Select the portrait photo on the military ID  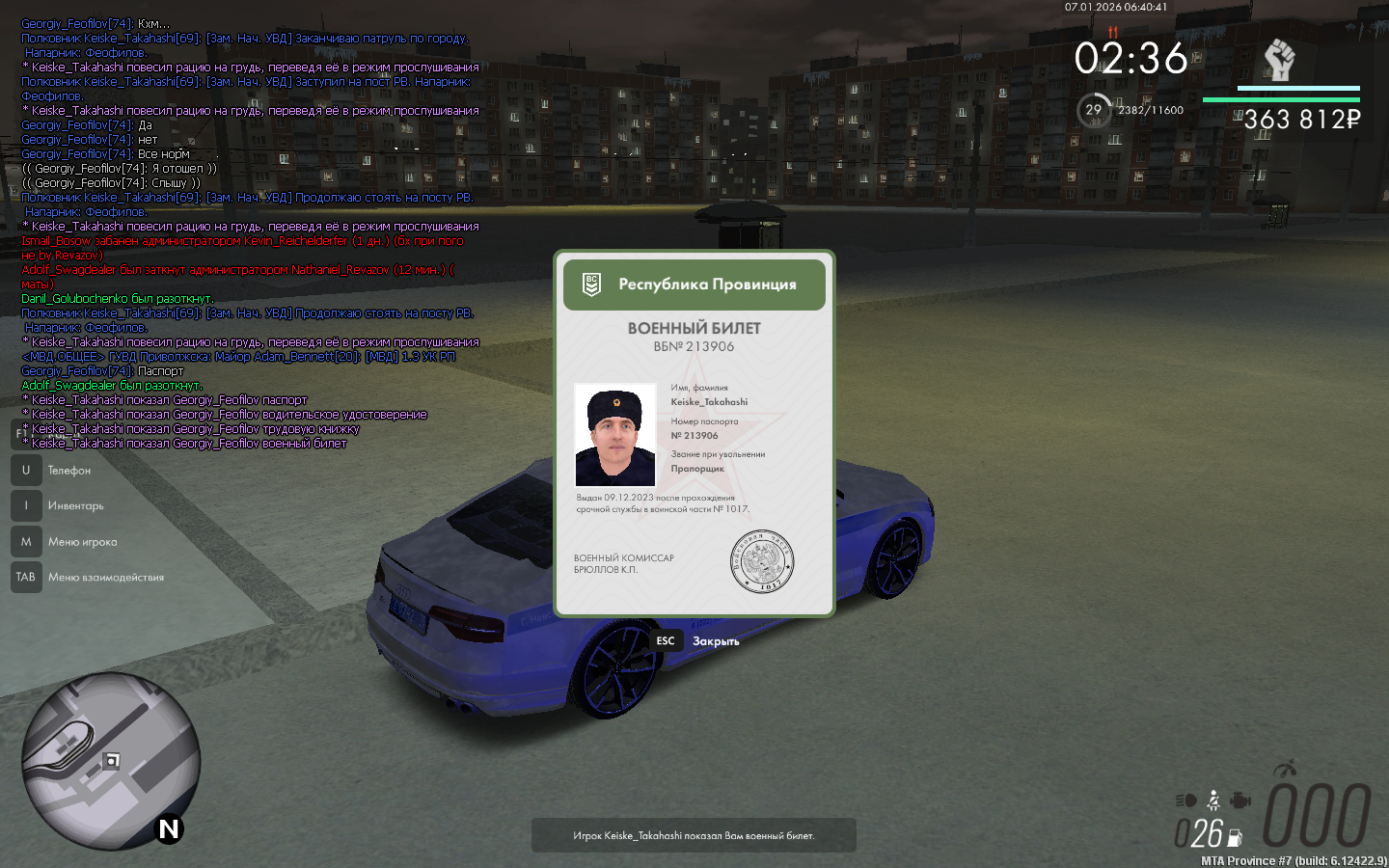click(x=614, y=435)
